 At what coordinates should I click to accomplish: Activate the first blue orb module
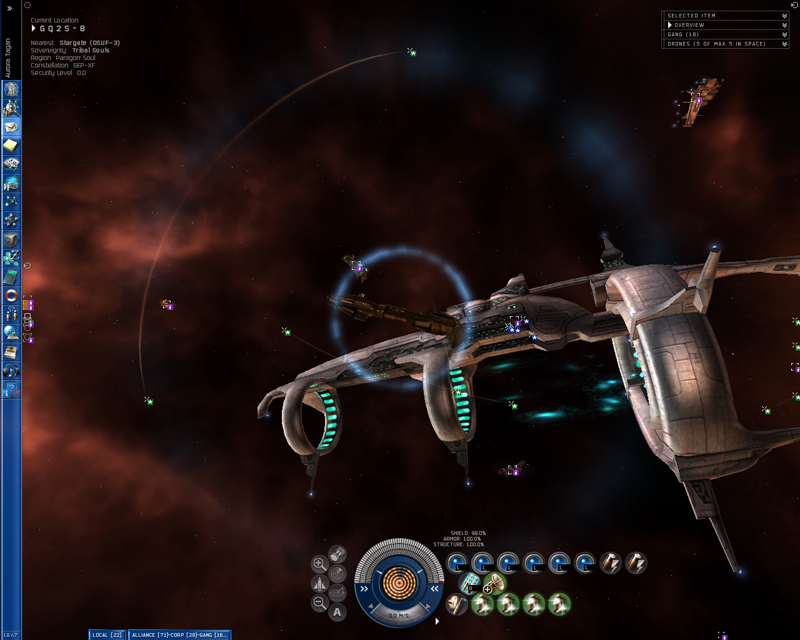[458, 563]
